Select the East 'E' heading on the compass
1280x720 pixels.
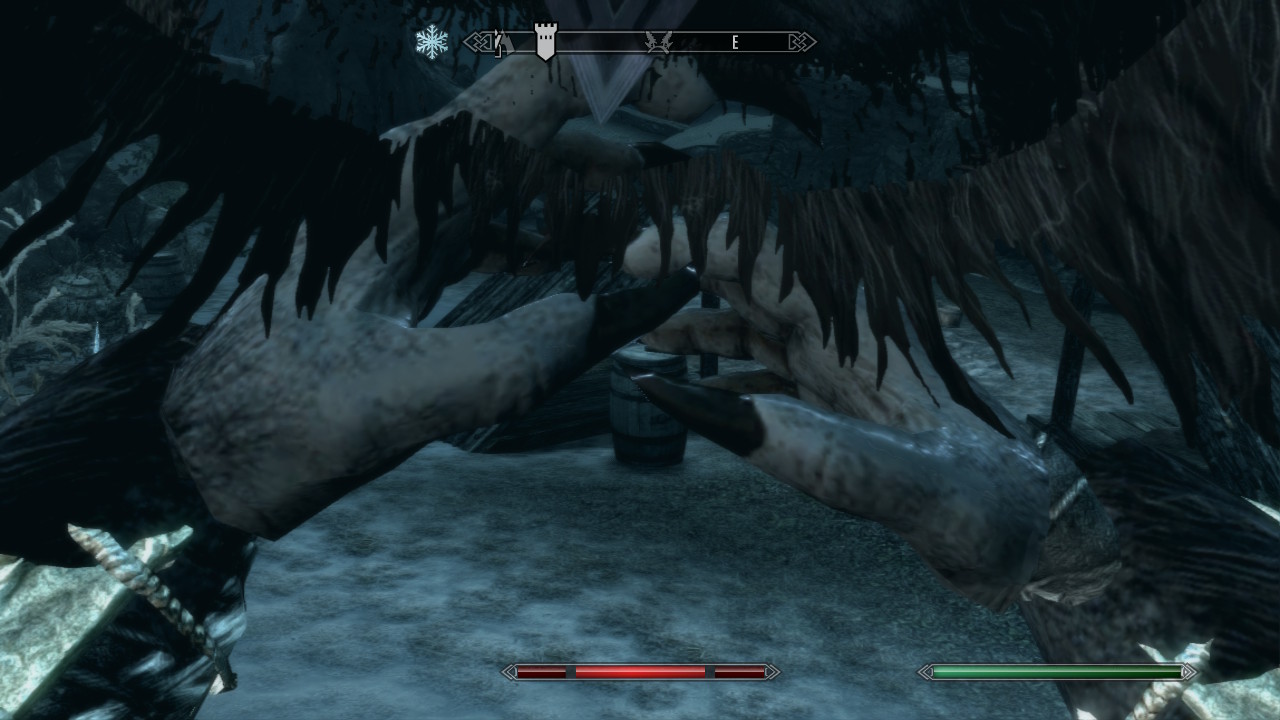735,42
